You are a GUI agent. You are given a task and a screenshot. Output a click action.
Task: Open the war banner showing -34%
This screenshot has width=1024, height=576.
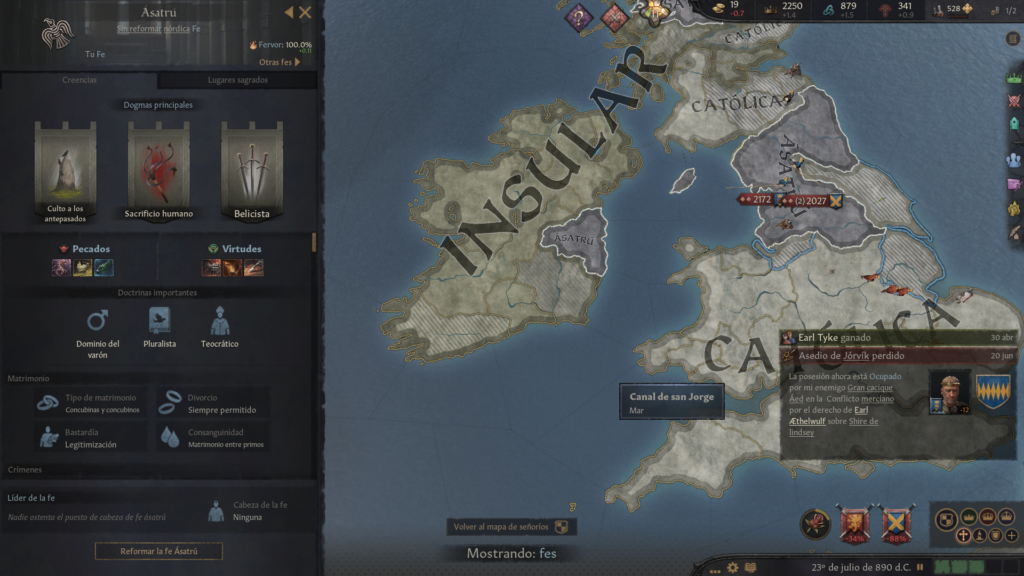click(854, 523)
